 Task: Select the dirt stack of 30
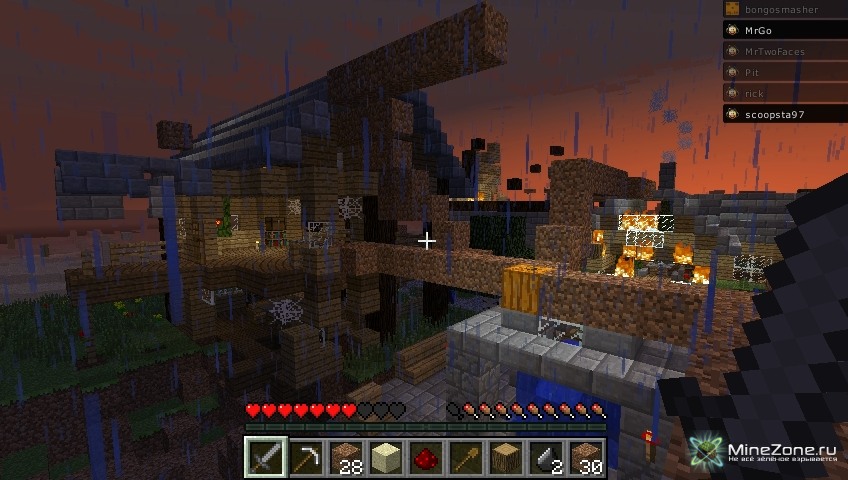point(586,459)
